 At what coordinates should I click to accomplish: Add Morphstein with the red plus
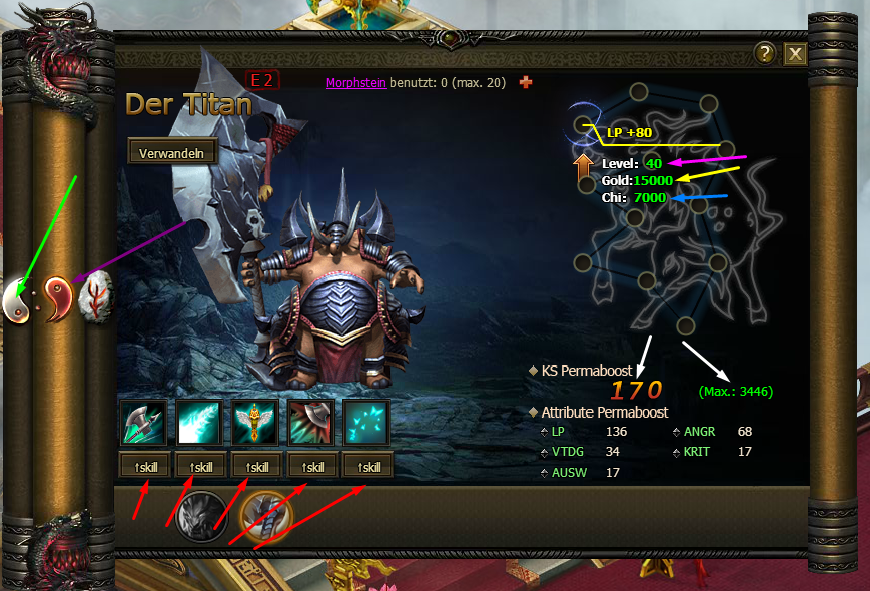[x=526, y=82]
